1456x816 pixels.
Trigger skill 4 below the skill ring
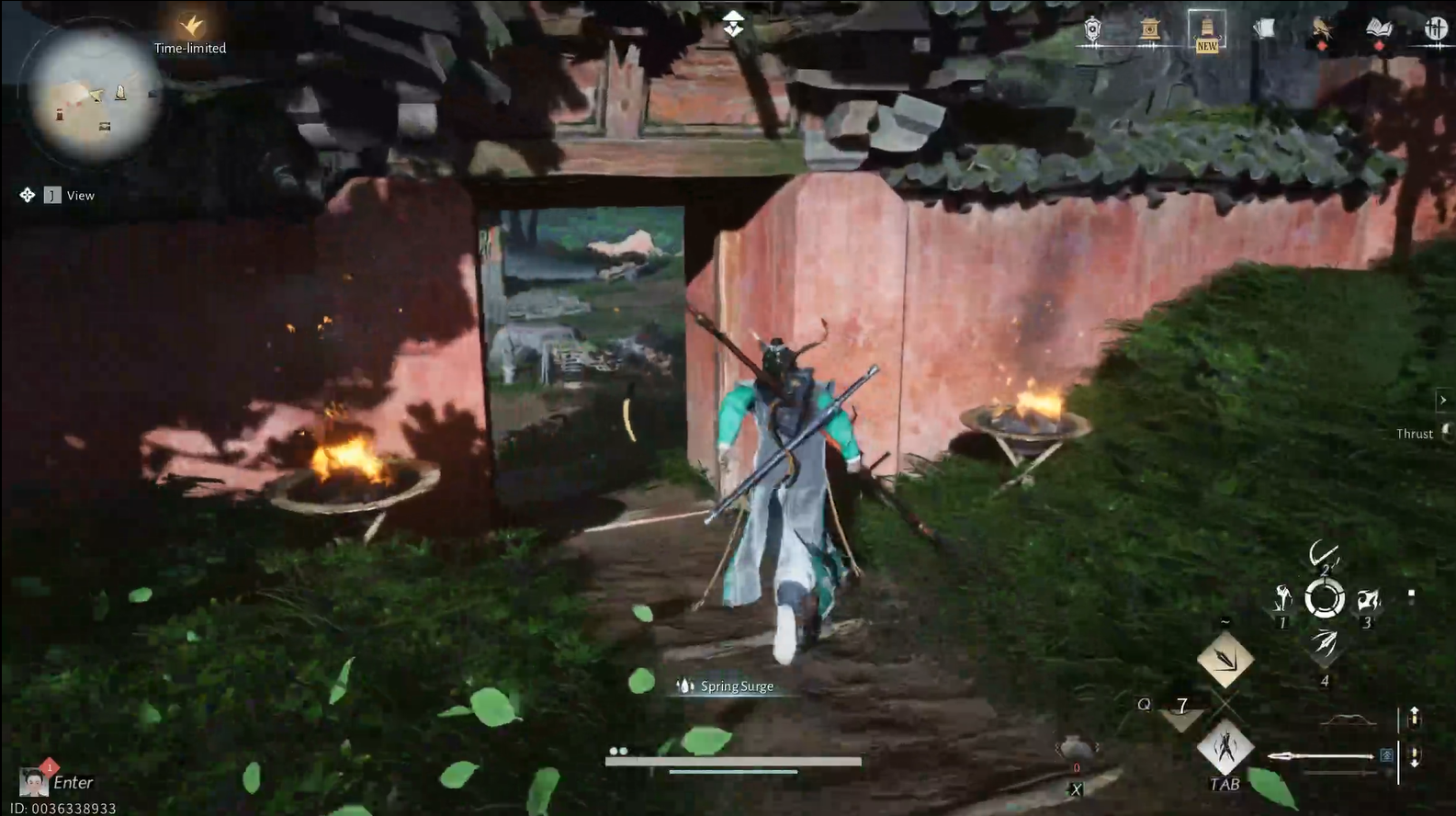[x=1325, y=644]
